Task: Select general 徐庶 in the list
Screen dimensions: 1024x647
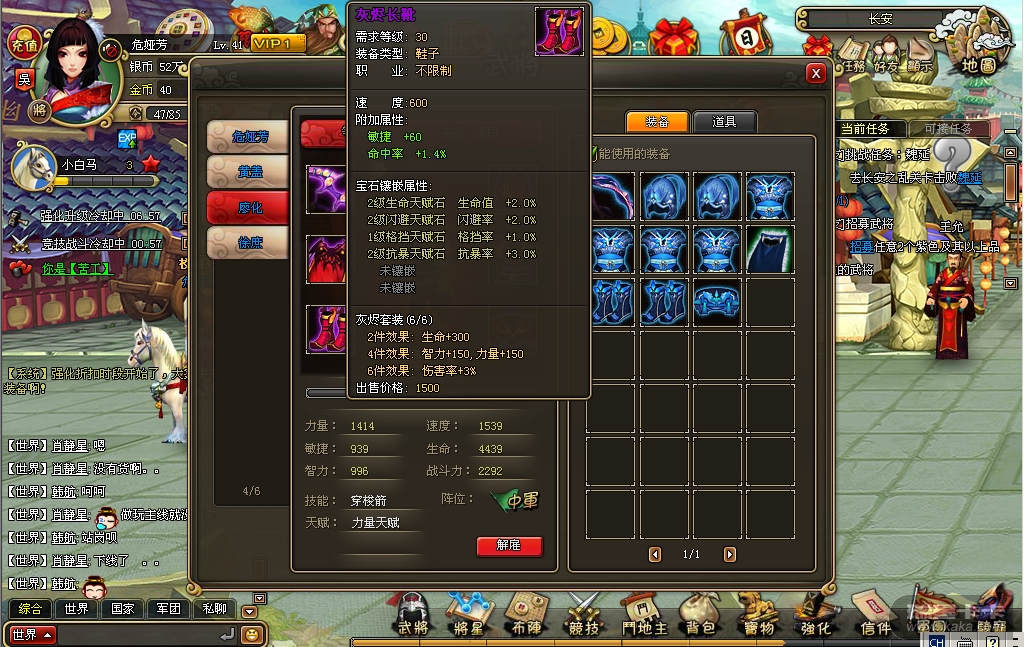Action: tap(247, 242)
